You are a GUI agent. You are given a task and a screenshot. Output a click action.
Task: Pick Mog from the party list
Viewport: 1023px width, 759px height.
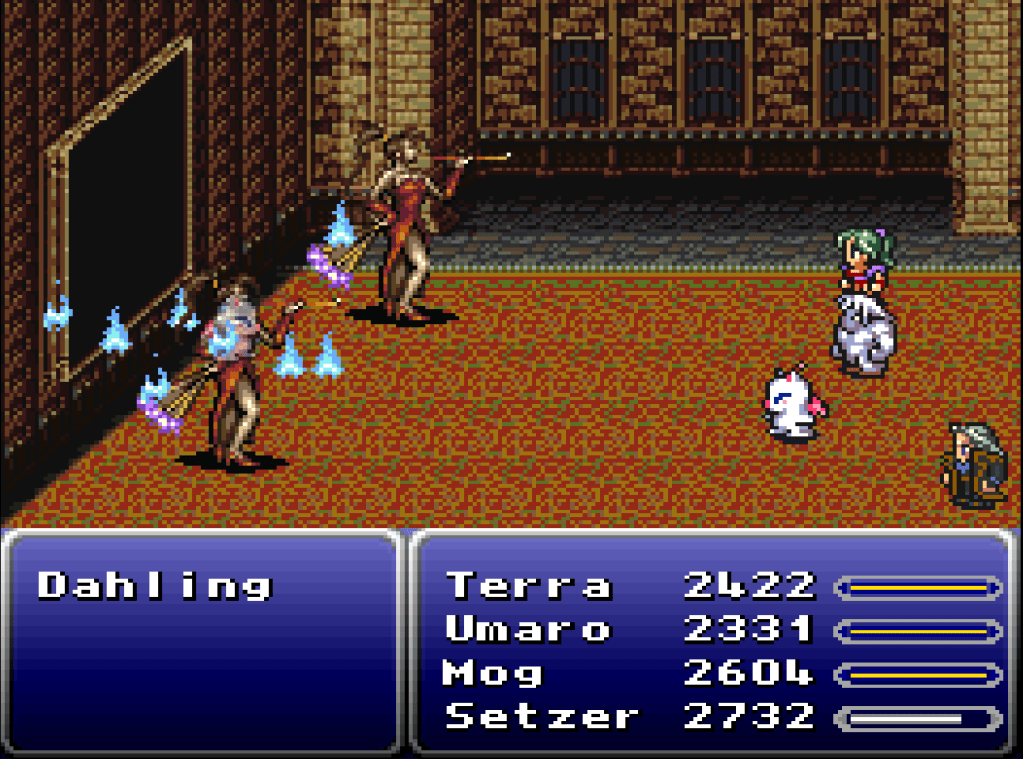point(493,673)
